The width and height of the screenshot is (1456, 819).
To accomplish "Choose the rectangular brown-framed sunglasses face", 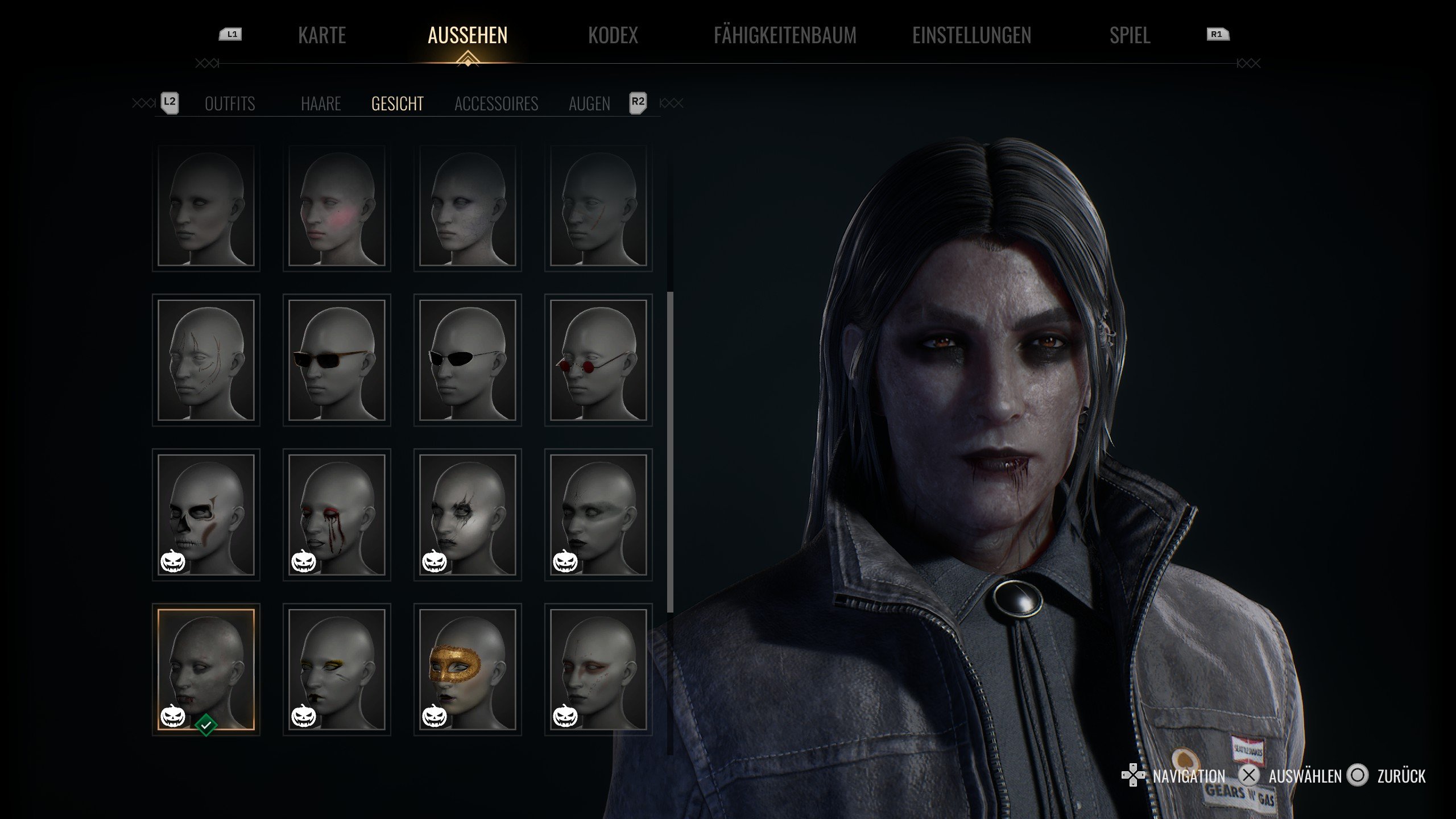I will [337, 360].
